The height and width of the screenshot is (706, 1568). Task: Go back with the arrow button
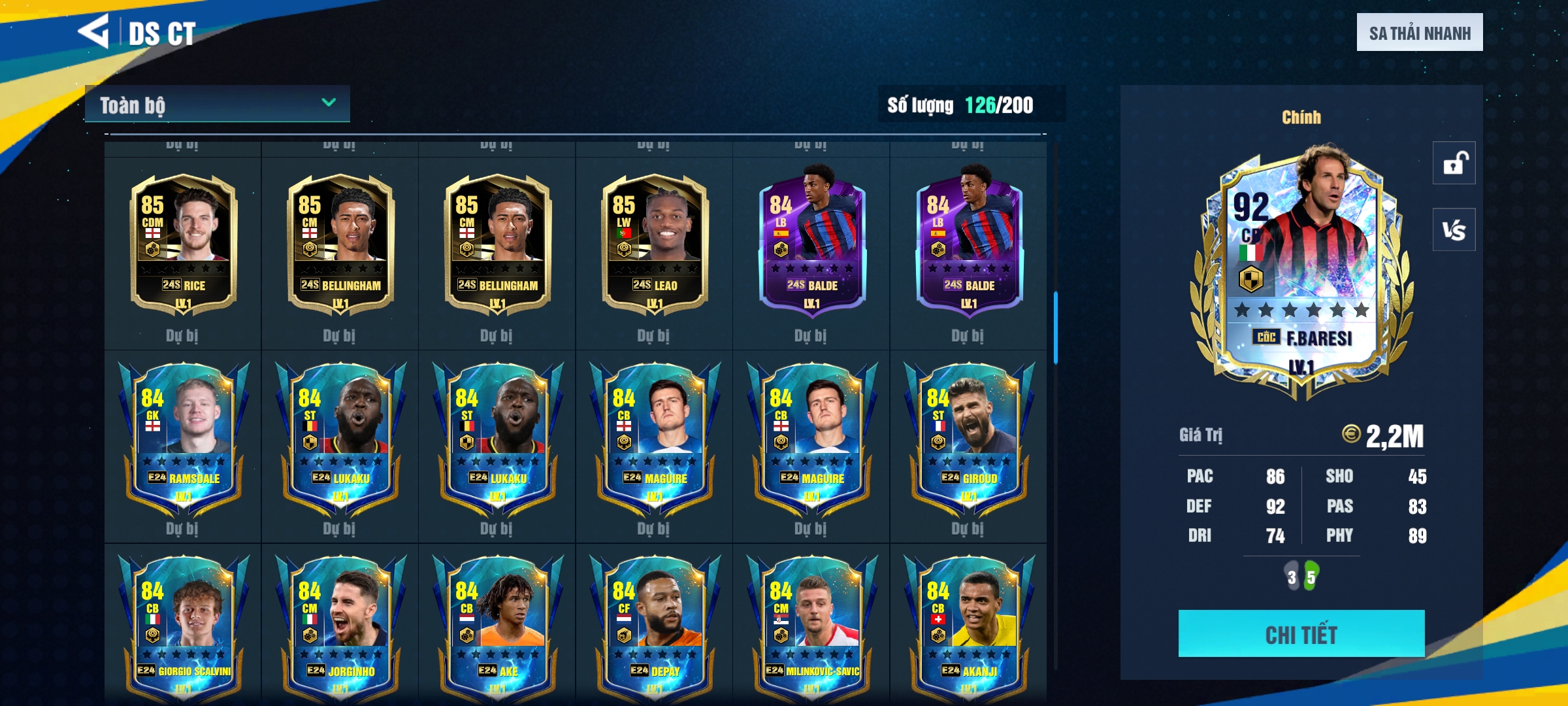(x=93, y=31)
